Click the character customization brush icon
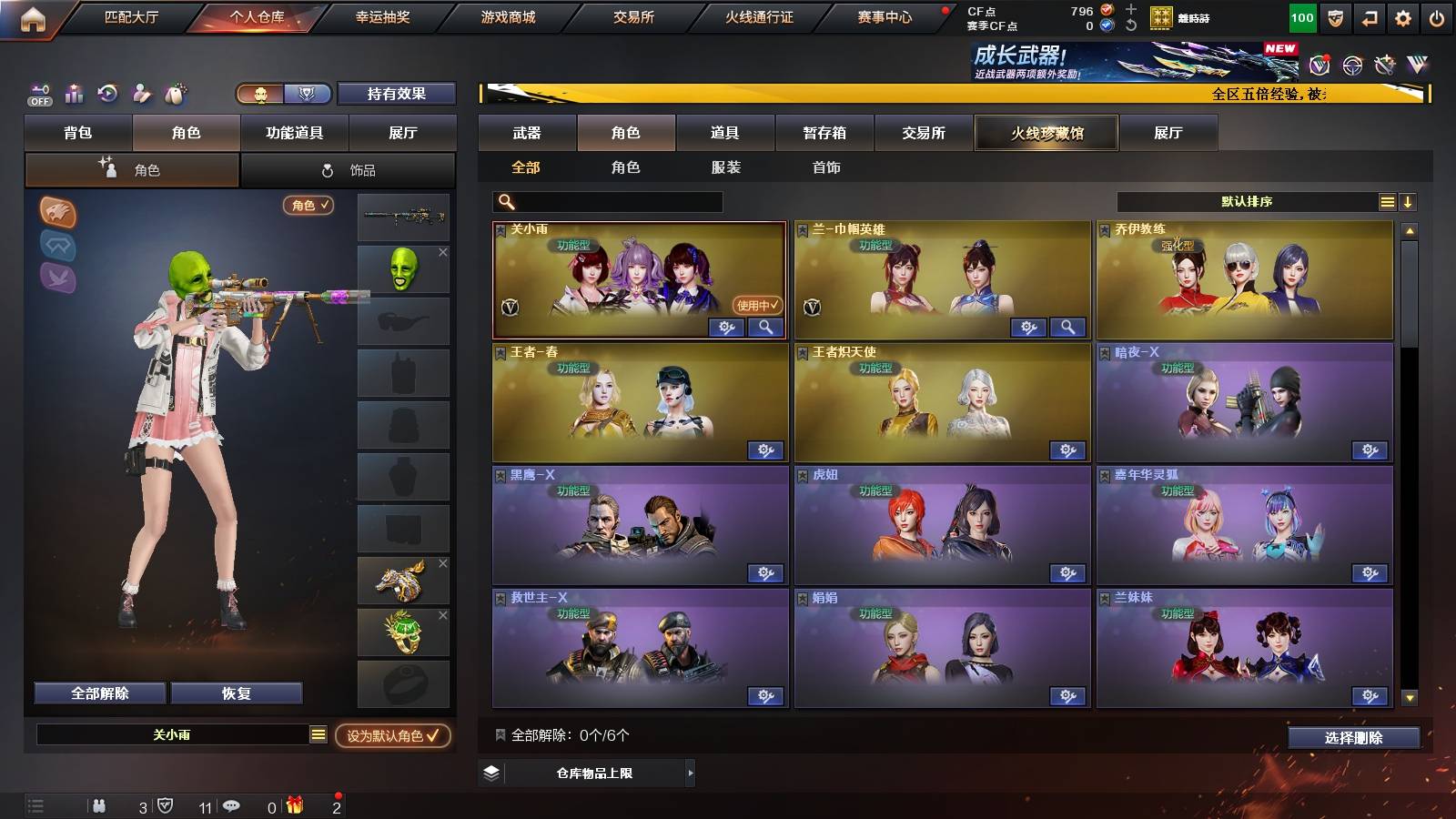Viewport: 1456px width, 819px height. coord(142,93)
